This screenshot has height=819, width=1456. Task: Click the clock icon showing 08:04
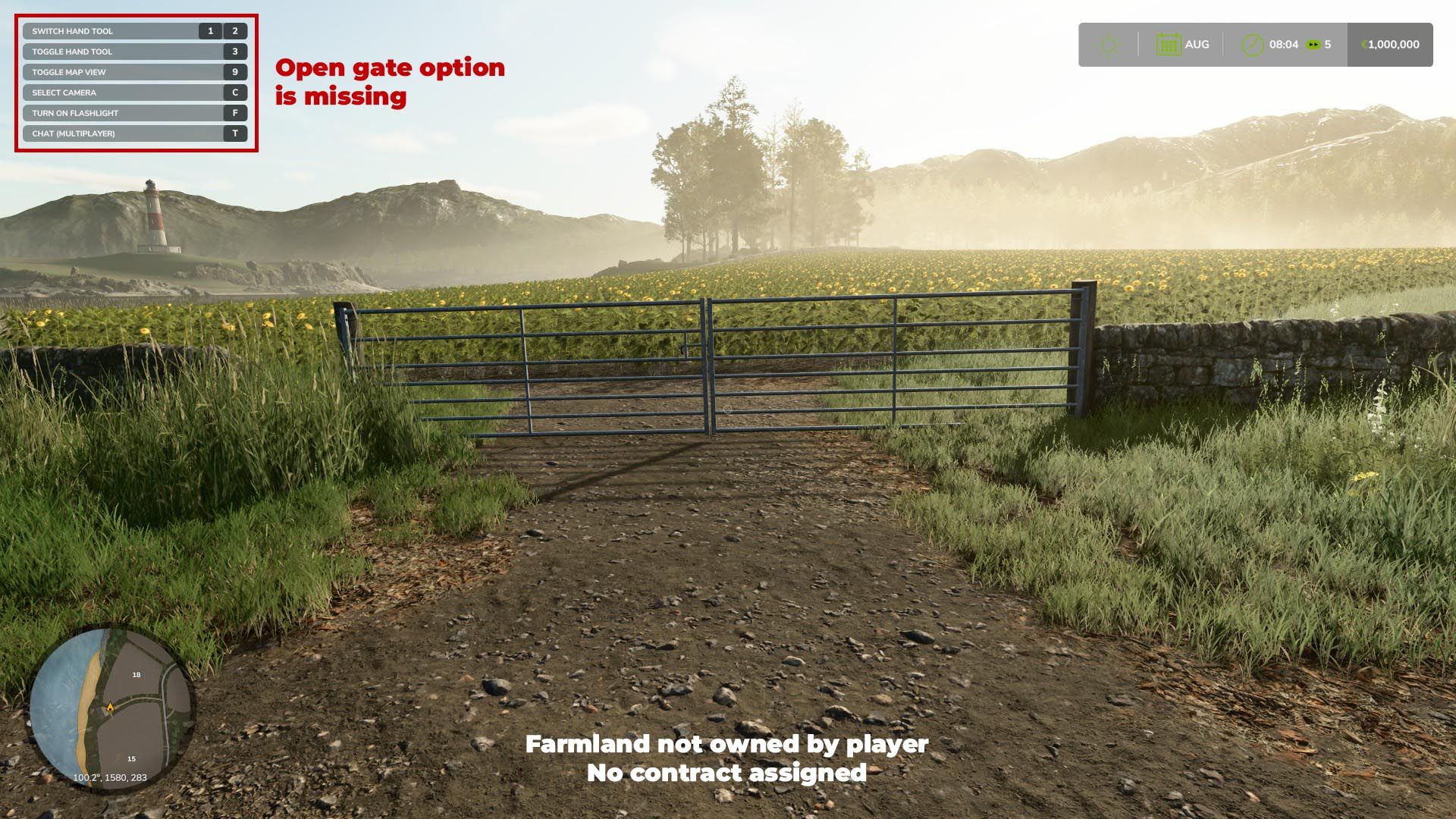(1252, 45)
